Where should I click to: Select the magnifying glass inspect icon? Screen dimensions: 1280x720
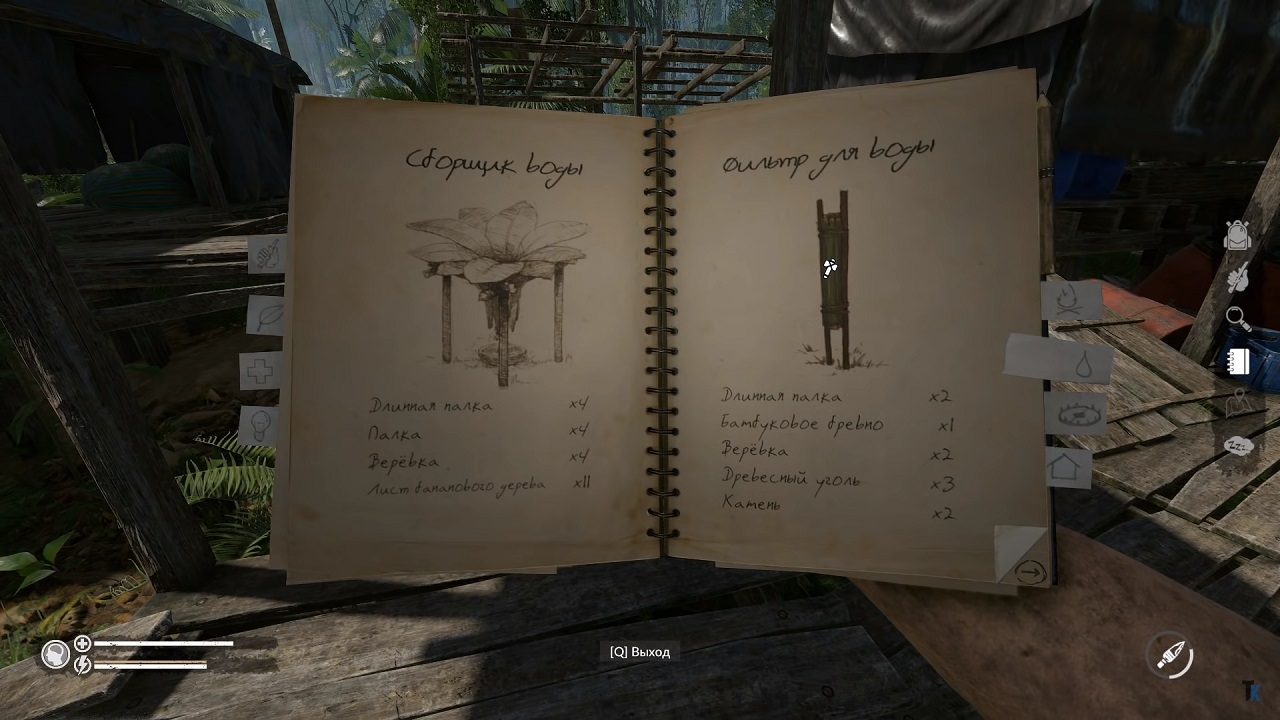pyautogui.click(x=1238, y=319)
